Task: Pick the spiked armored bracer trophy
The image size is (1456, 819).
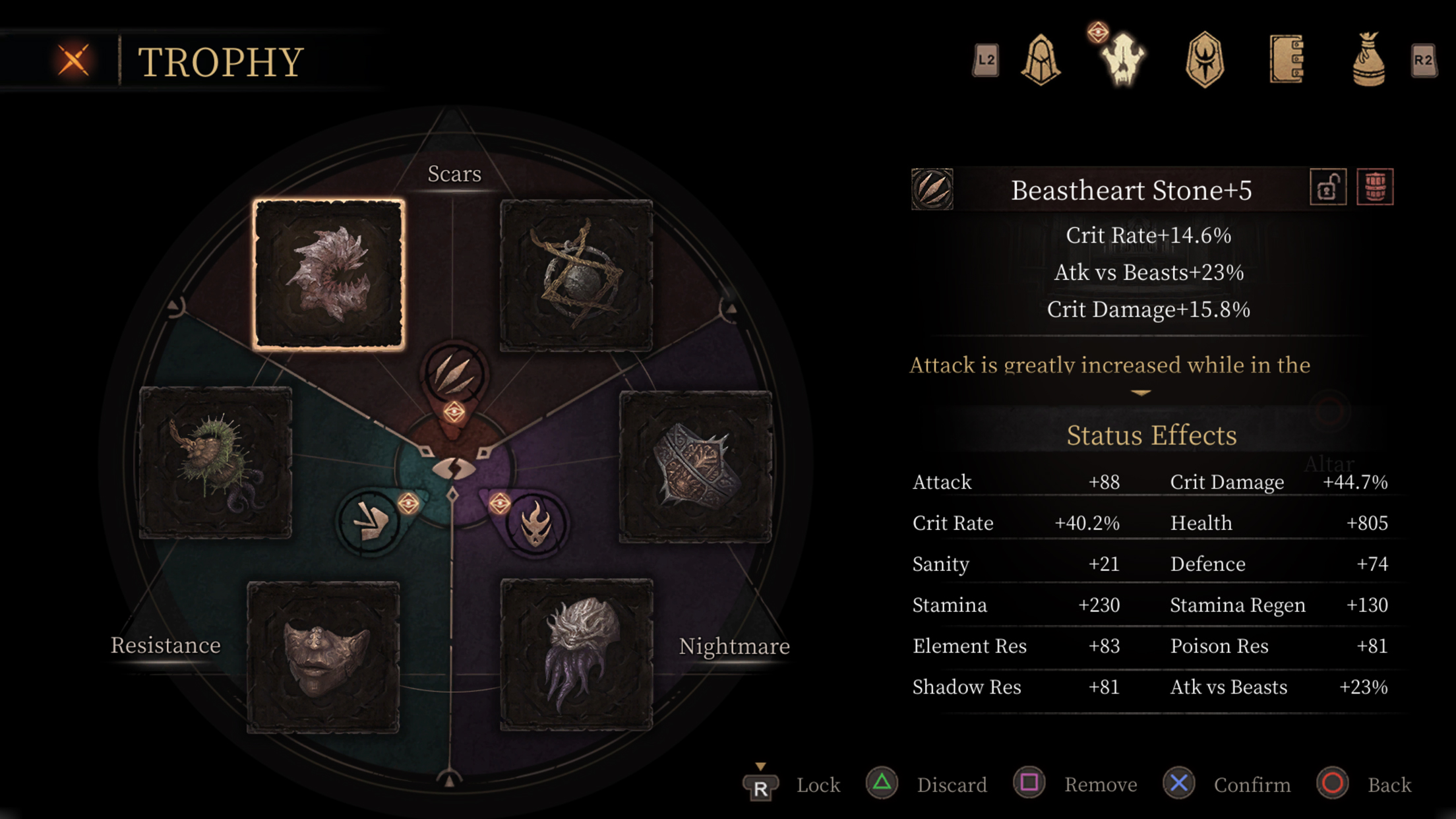Action: 696,466
